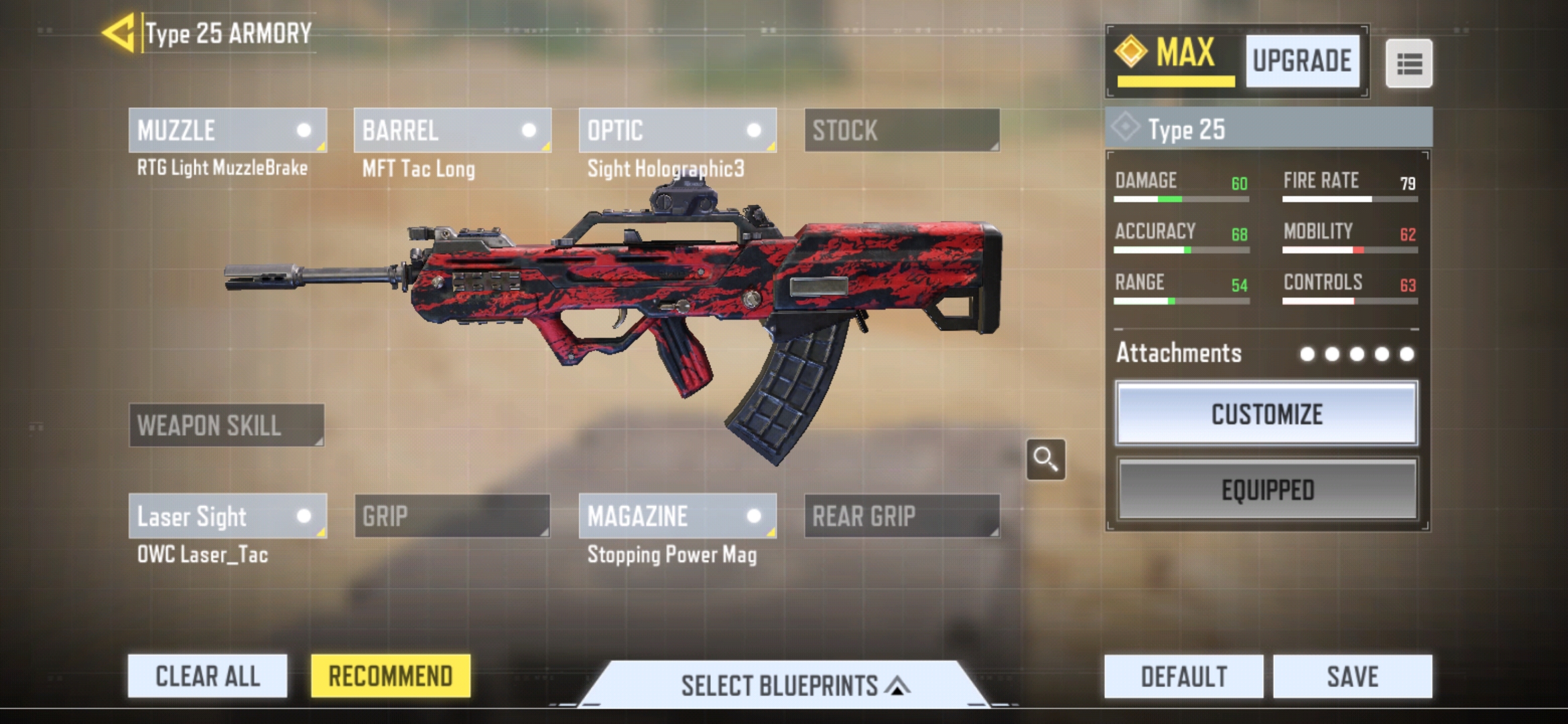This screenshot has width=1568, height=724.
Task: Select the WEAPON SKILL slot
Action: coord(226,425)
